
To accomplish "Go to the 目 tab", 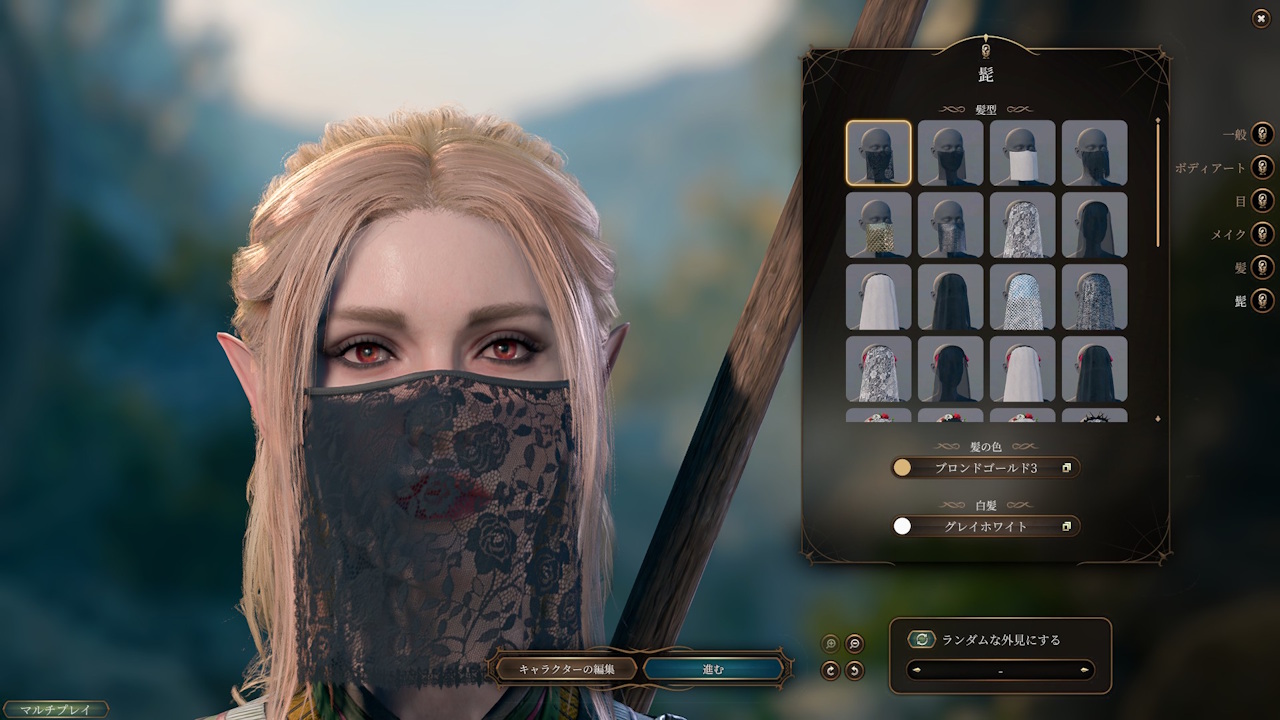I will 1262,201.
